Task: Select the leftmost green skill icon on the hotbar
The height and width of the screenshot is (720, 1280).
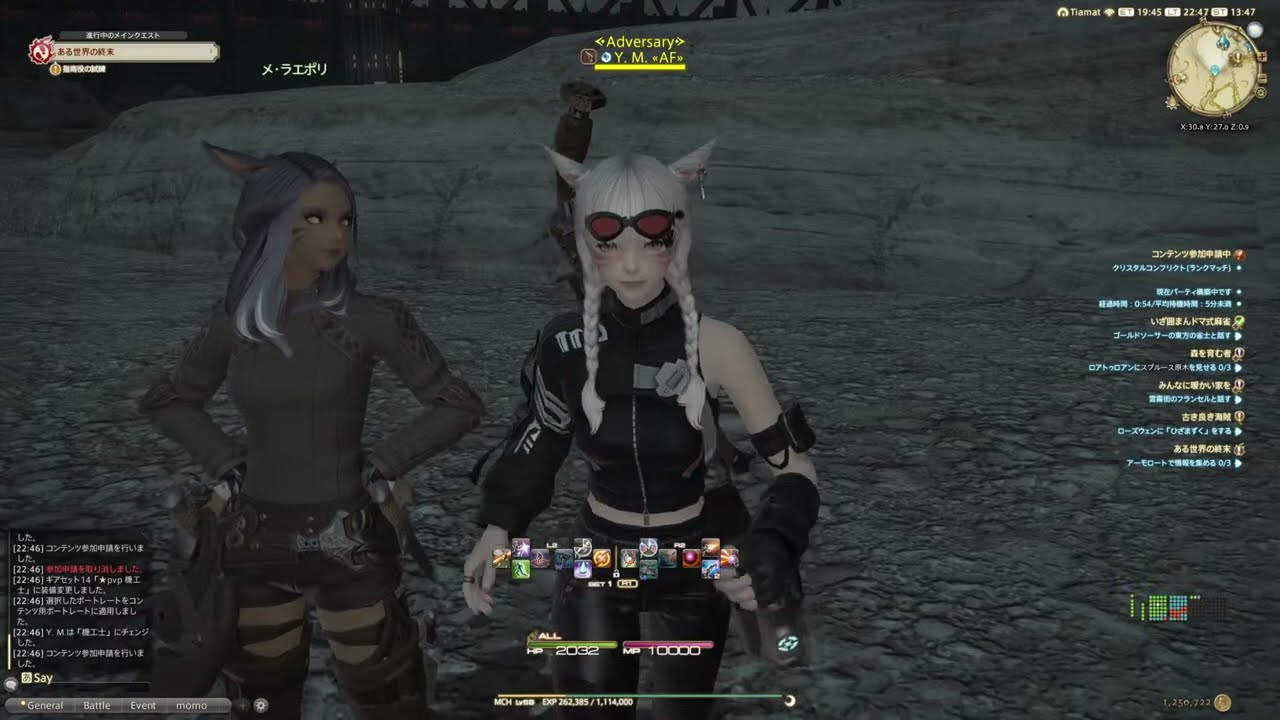Action: click(x=520, y=569)
